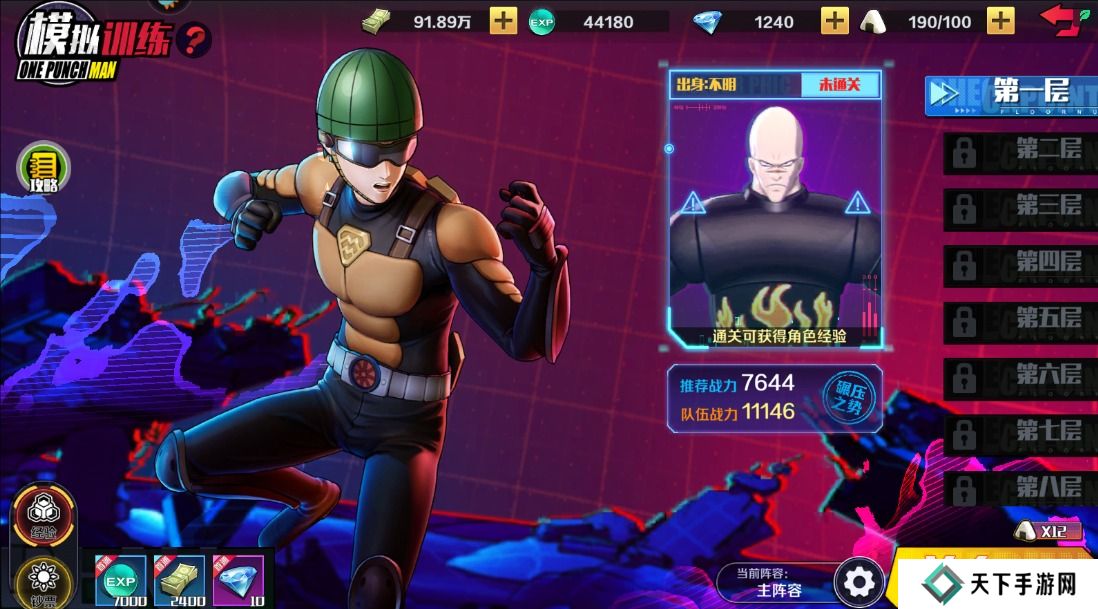Screen dimensions: 1098x609
Task: Open the red question mark help
Action: (x=194, y=40)
